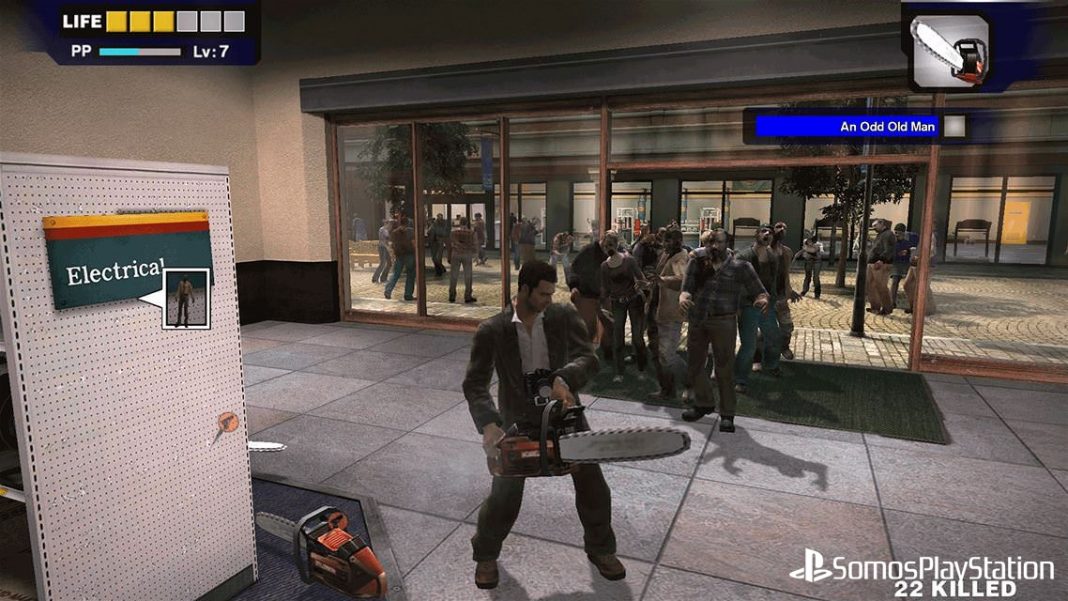Screen dimensions: 1068x601
Task: Click the SomosPlayStation watermark logo
Action: [x=921, y=569]
